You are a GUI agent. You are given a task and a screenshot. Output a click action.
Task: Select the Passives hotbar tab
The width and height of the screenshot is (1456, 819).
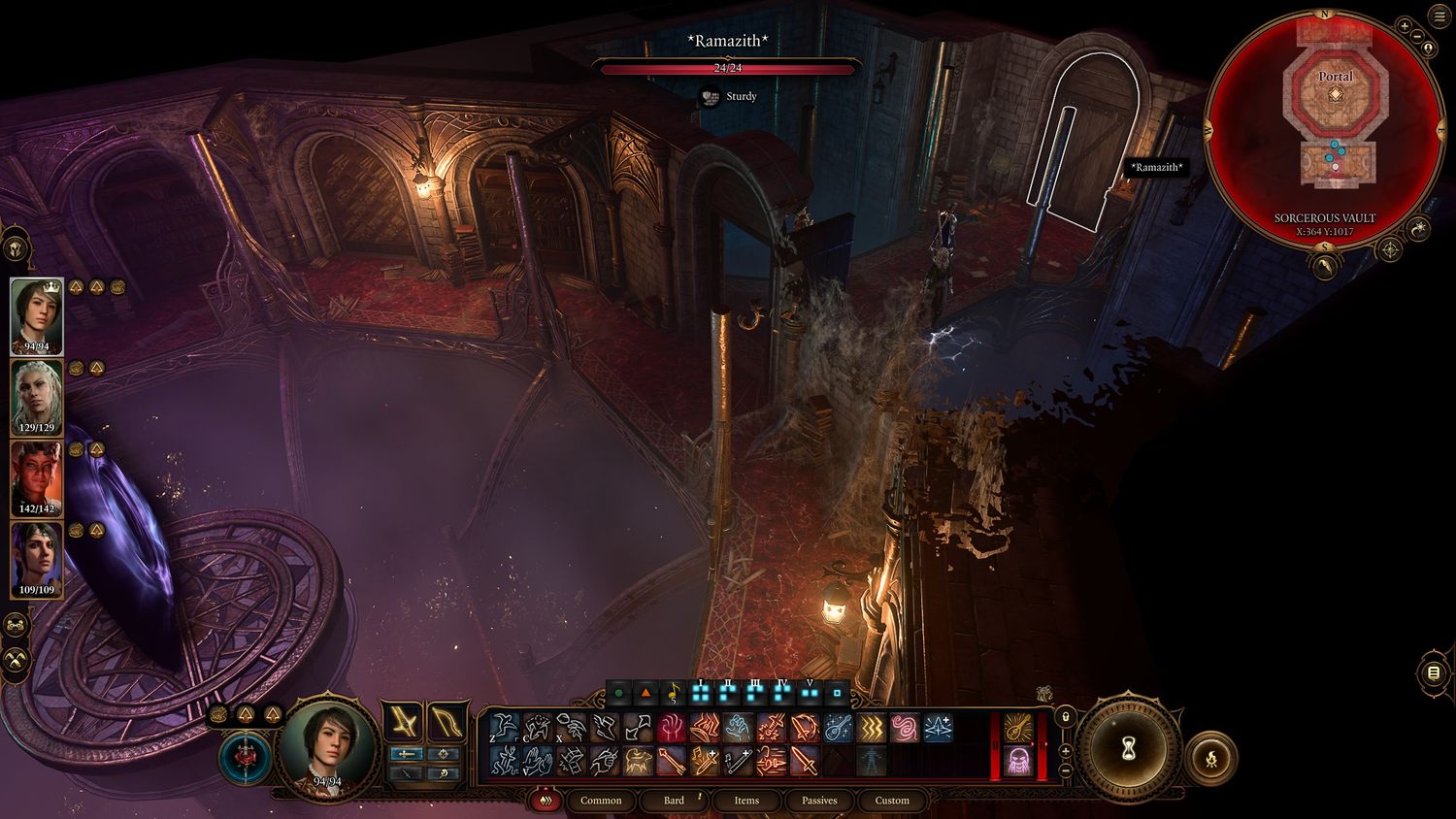819,801
